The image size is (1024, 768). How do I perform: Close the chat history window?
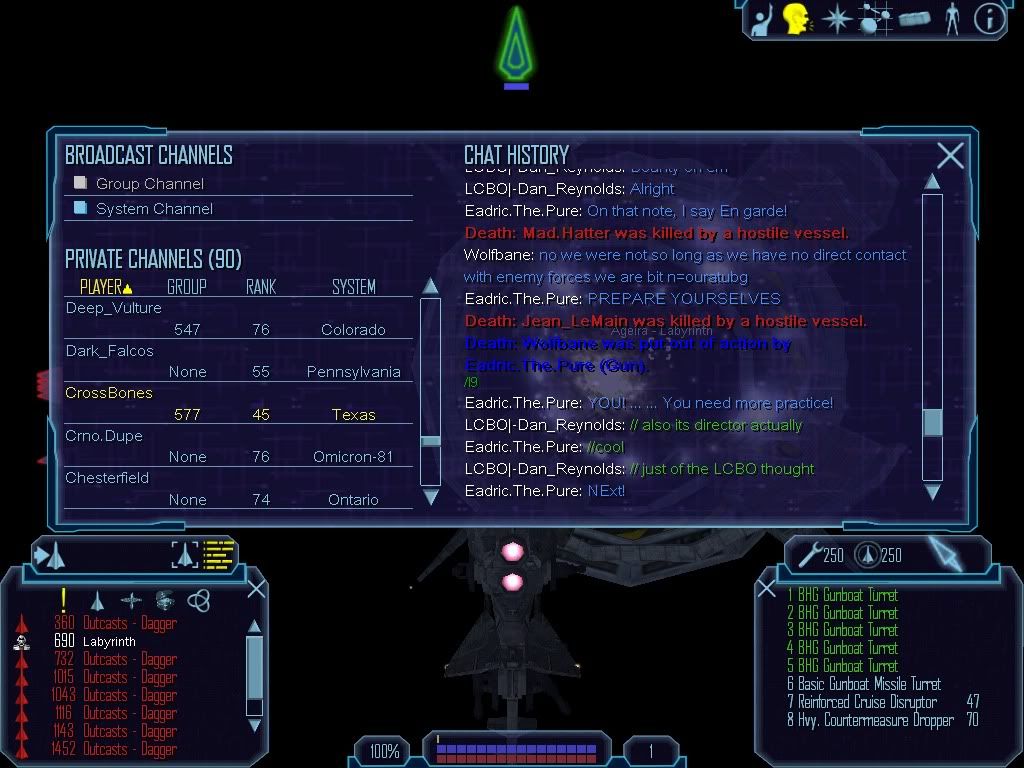coord(950,155)
